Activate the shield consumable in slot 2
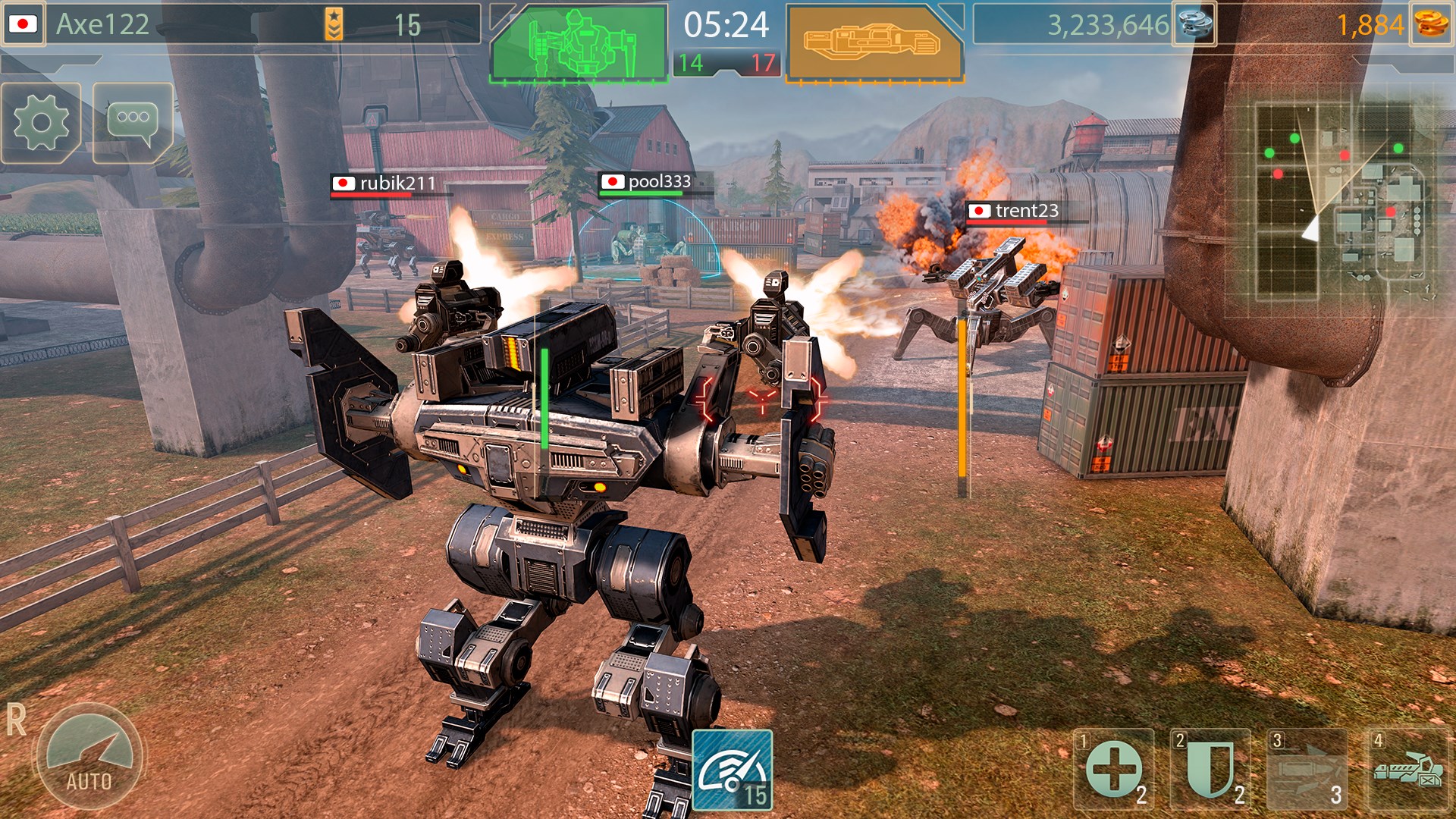1456x819 pixels. pyautogui.click(x=1210, y=770)
